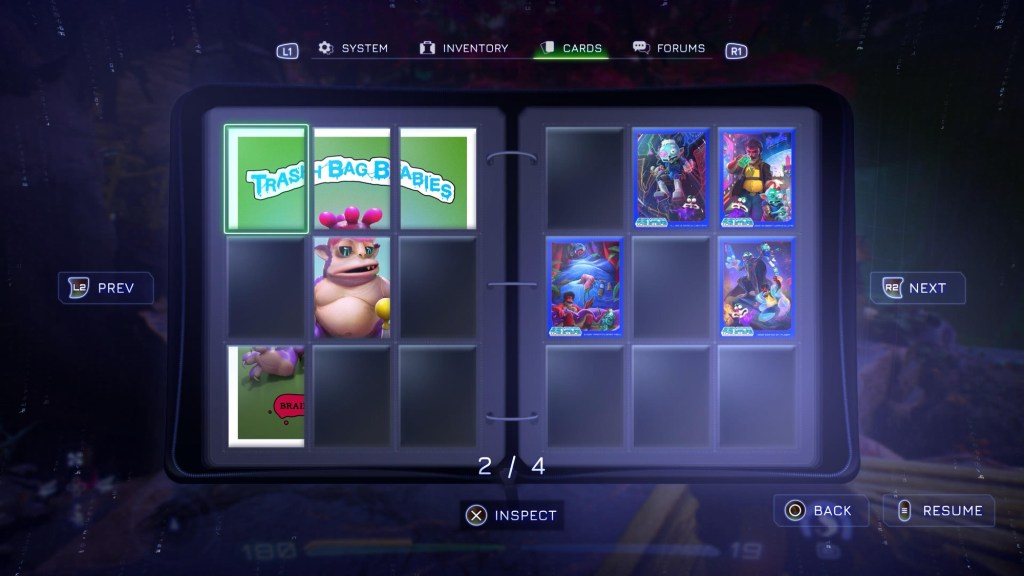1024x576 pixels.
Task: Select the Cards tab
Action: pyautogui.click(x=571, y=48)
